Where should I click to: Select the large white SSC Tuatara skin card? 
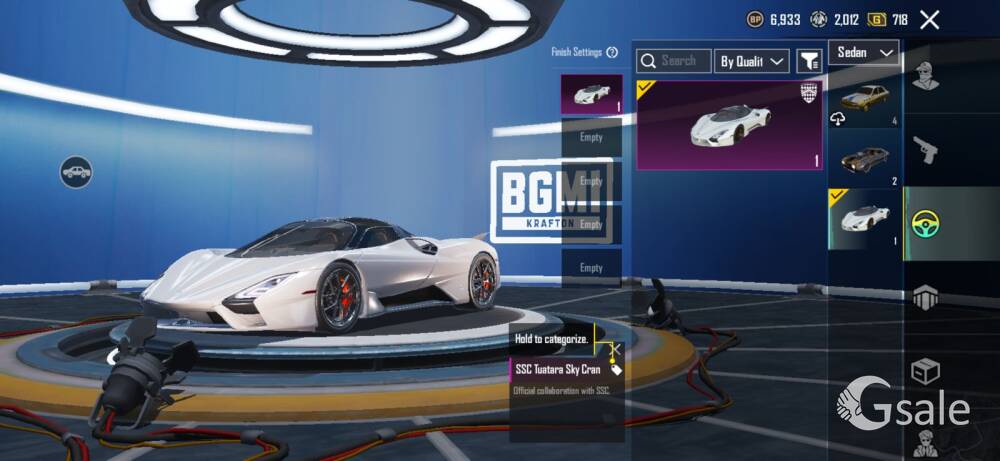(x=730, y=125)
